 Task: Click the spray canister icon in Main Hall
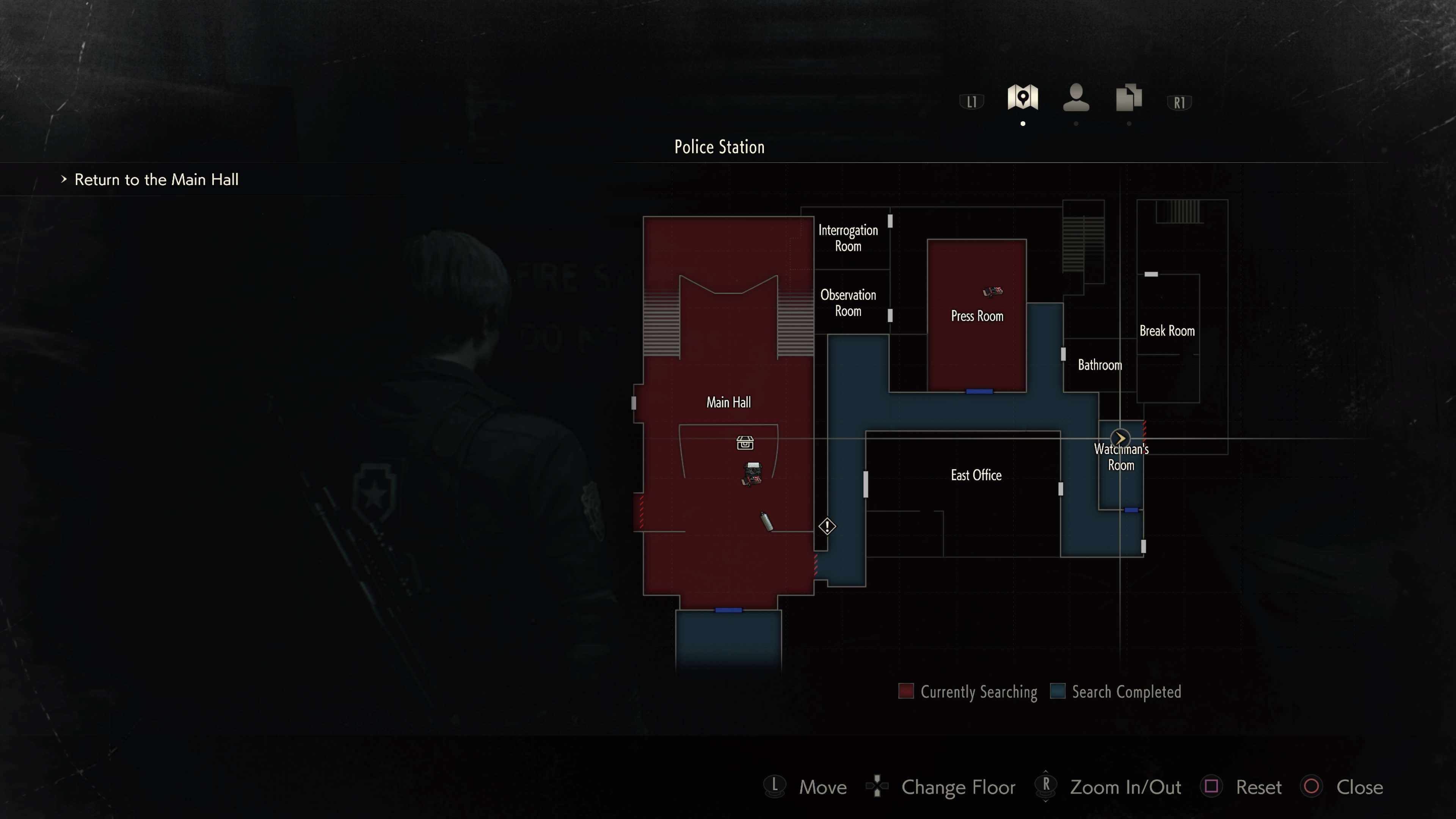pos(766,521)
